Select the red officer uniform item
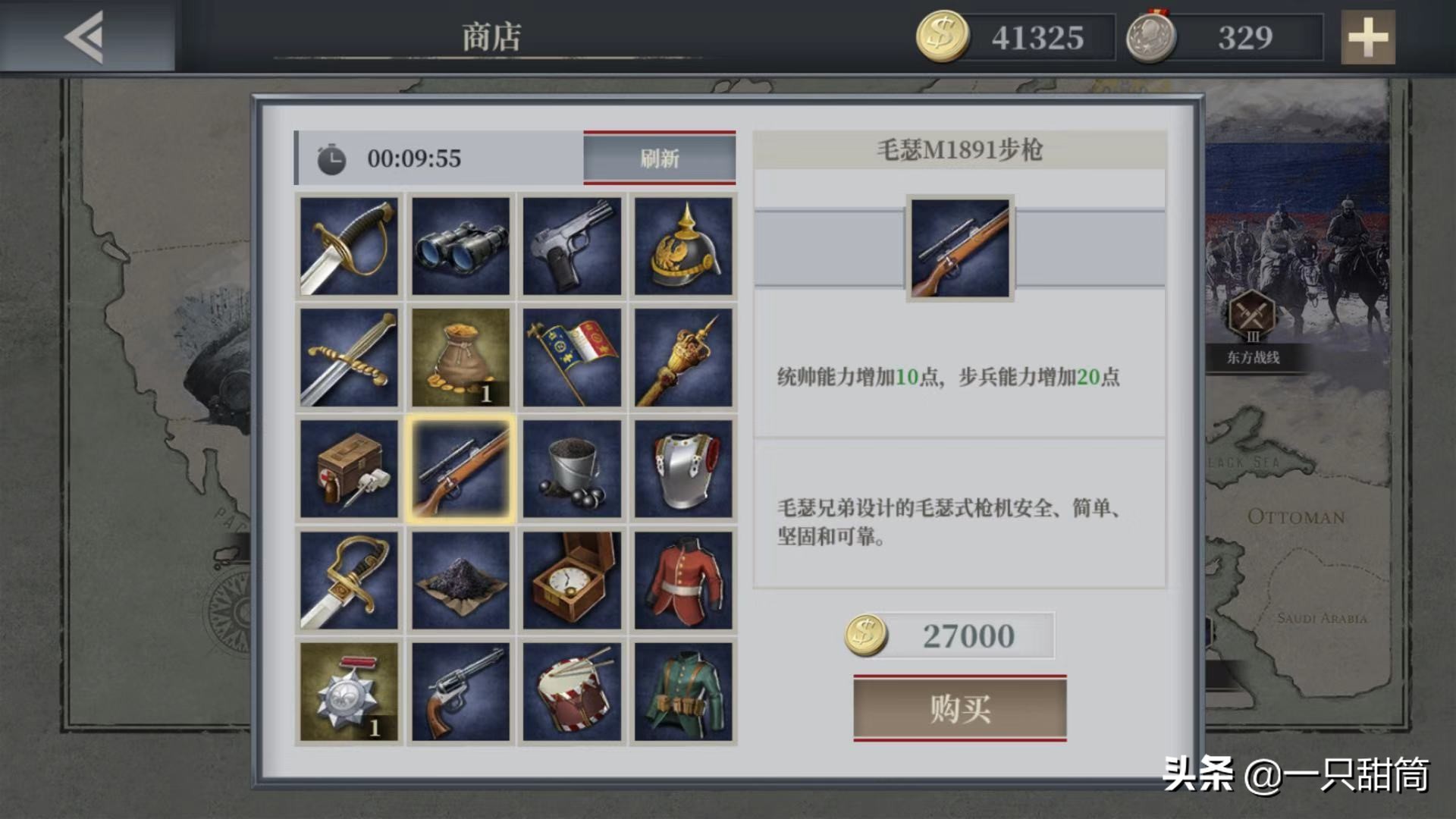 pyautogui.click(x=682, y=579)
